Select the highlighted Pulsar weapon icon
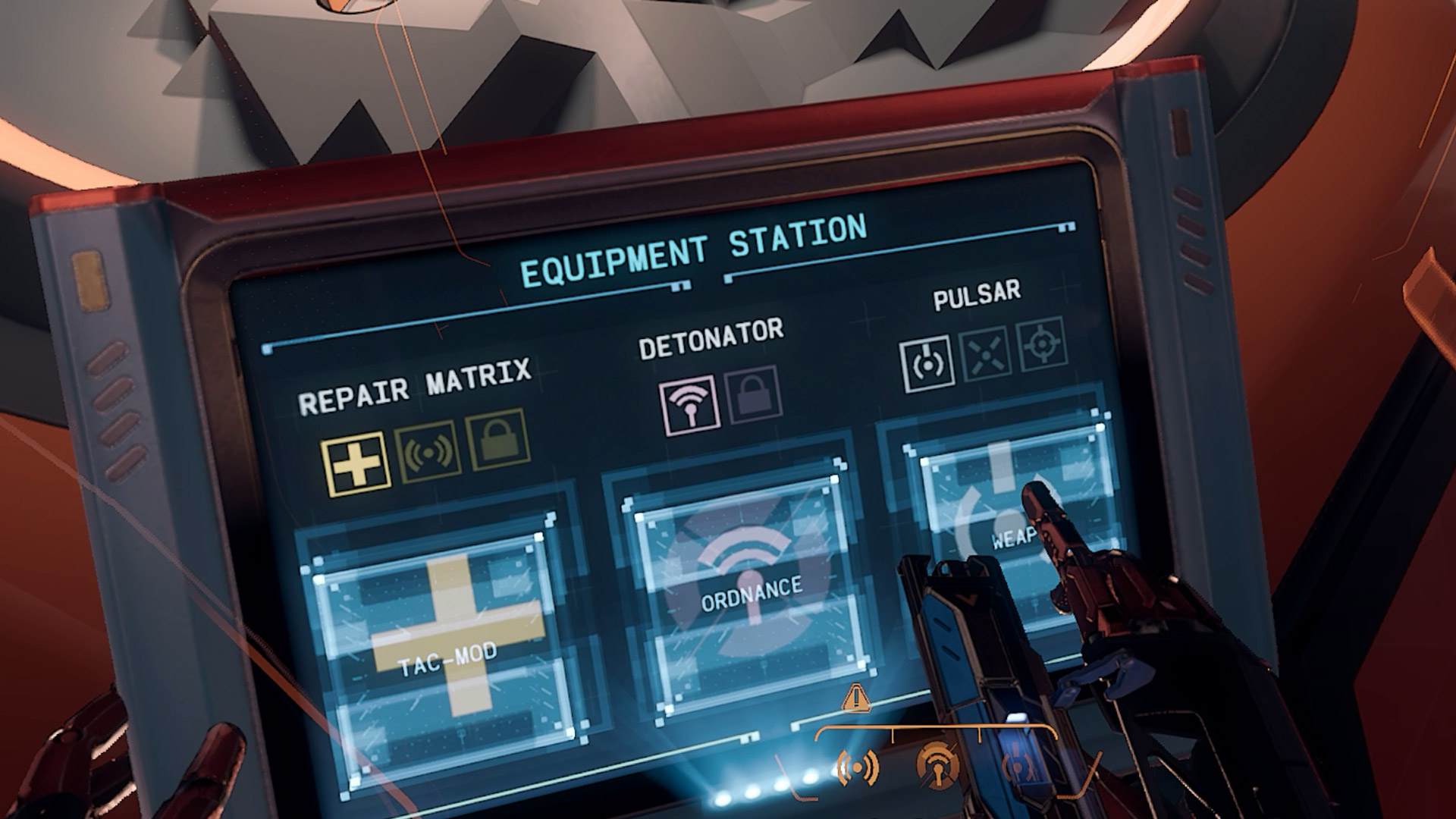Viewport: 1456px width, 819px height. tap(927, 364)
